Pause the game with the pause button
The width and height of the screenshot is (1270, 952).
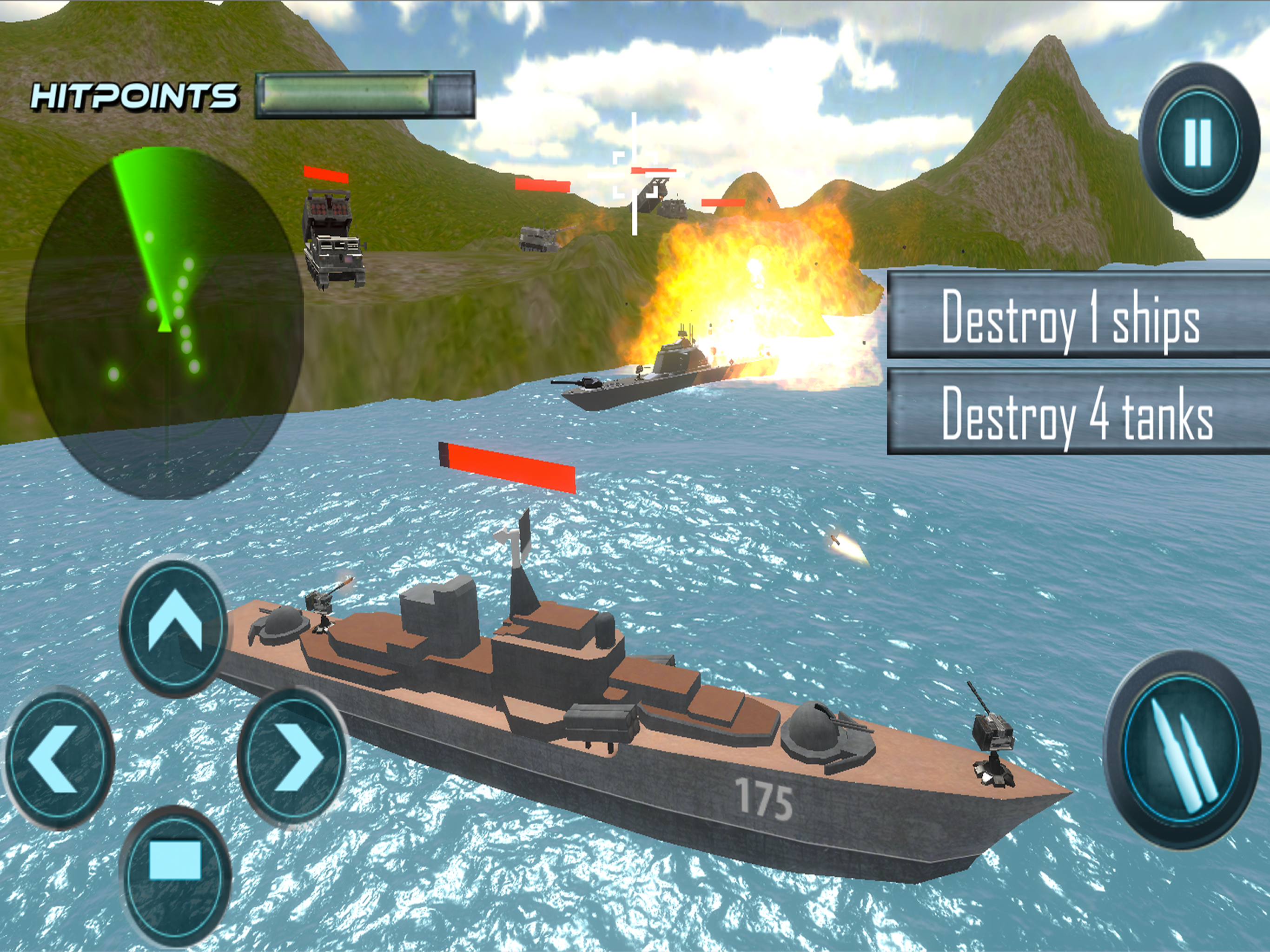[x=1197, y=142]
